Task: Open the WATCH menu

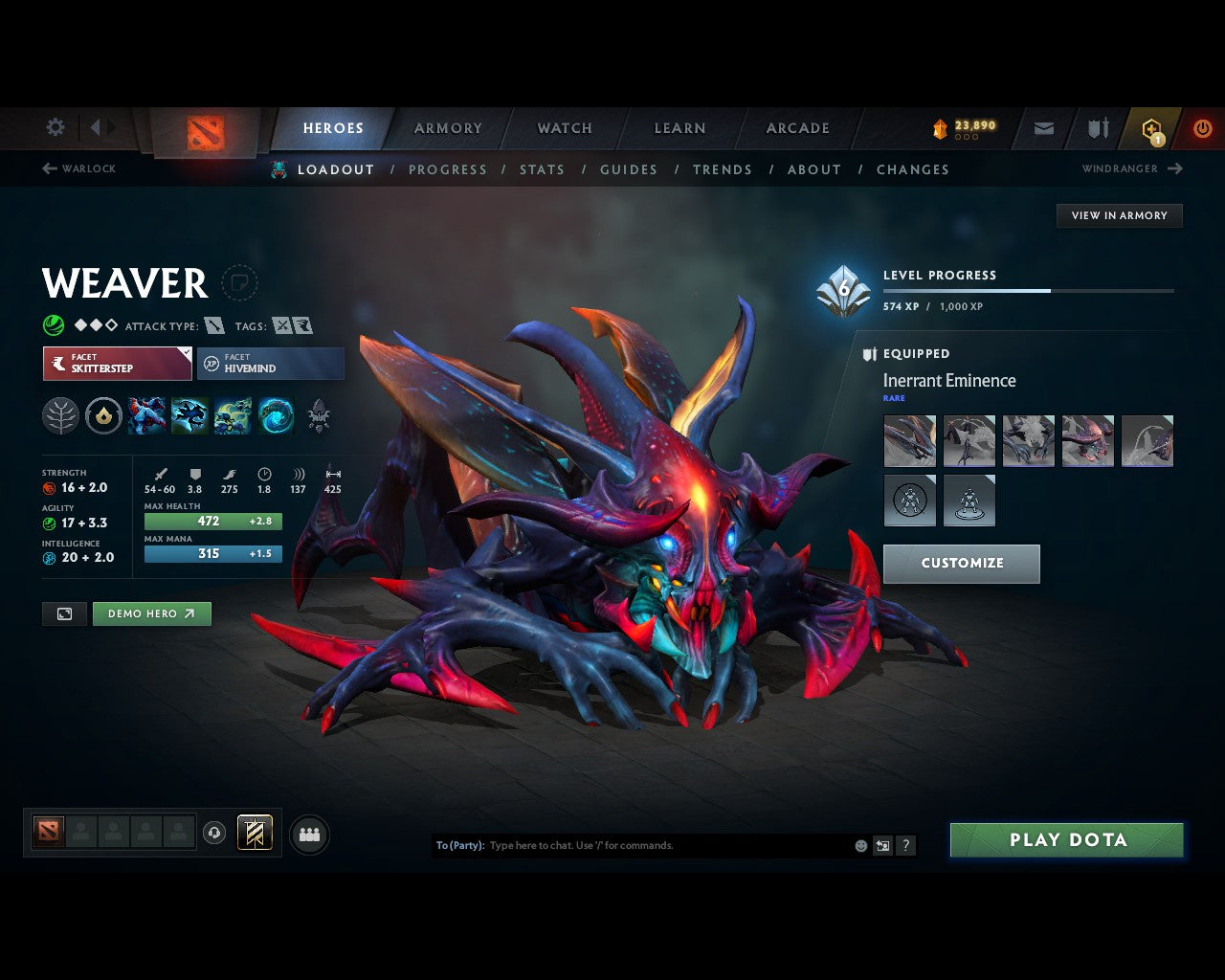Action: tap(564, 127)
